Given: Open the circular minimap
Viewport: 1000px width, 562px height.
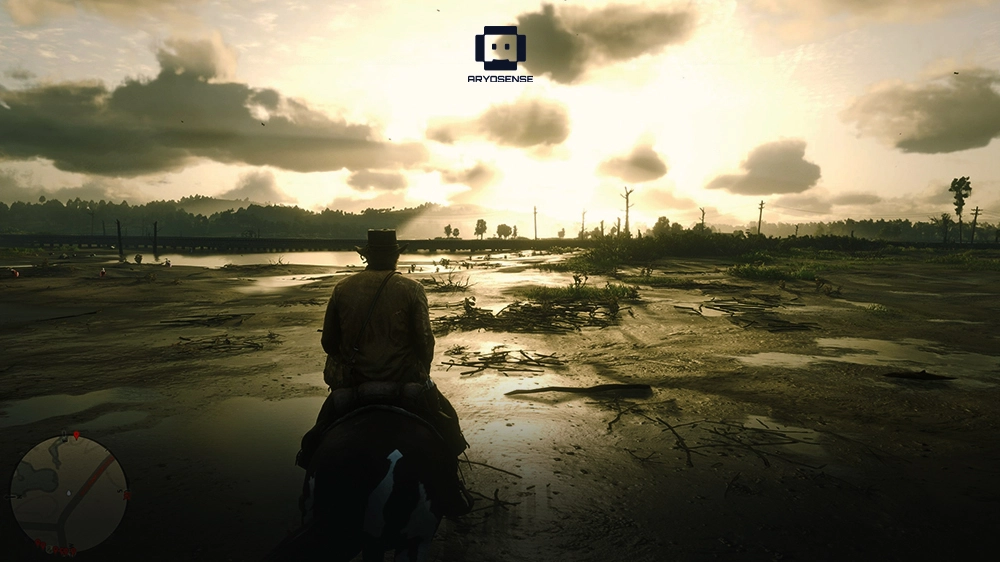Looking at the screenshot, I should (68, 493).
